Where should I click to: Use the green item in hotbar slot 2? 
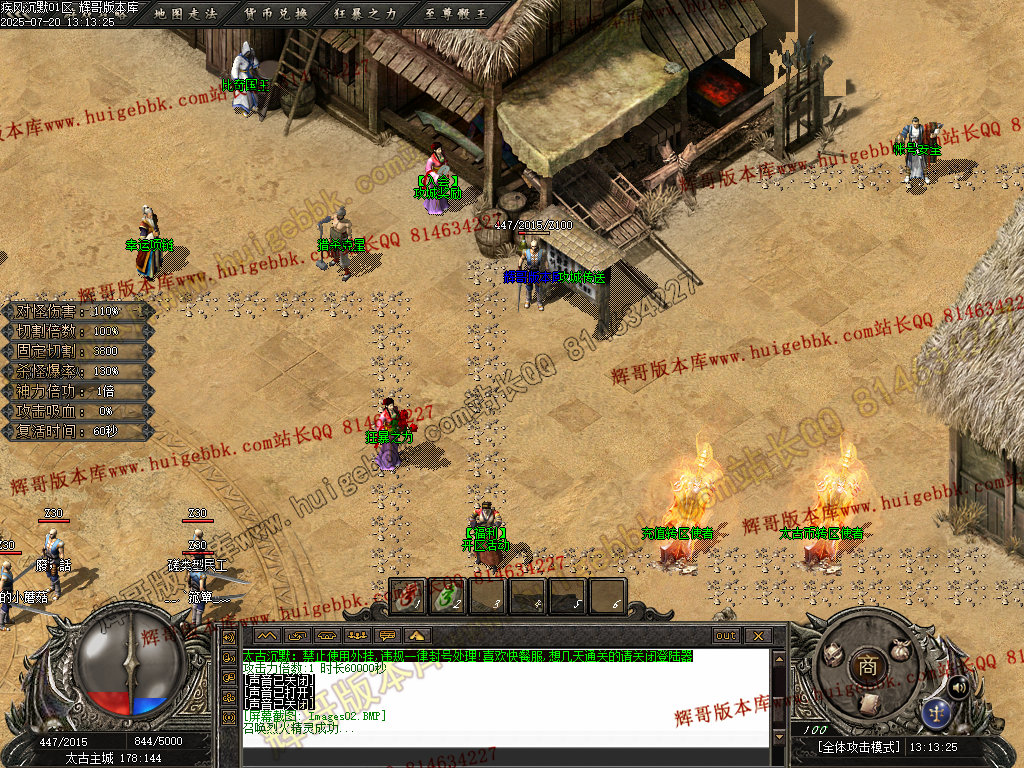pyautogui.click(x=447, y=597)
